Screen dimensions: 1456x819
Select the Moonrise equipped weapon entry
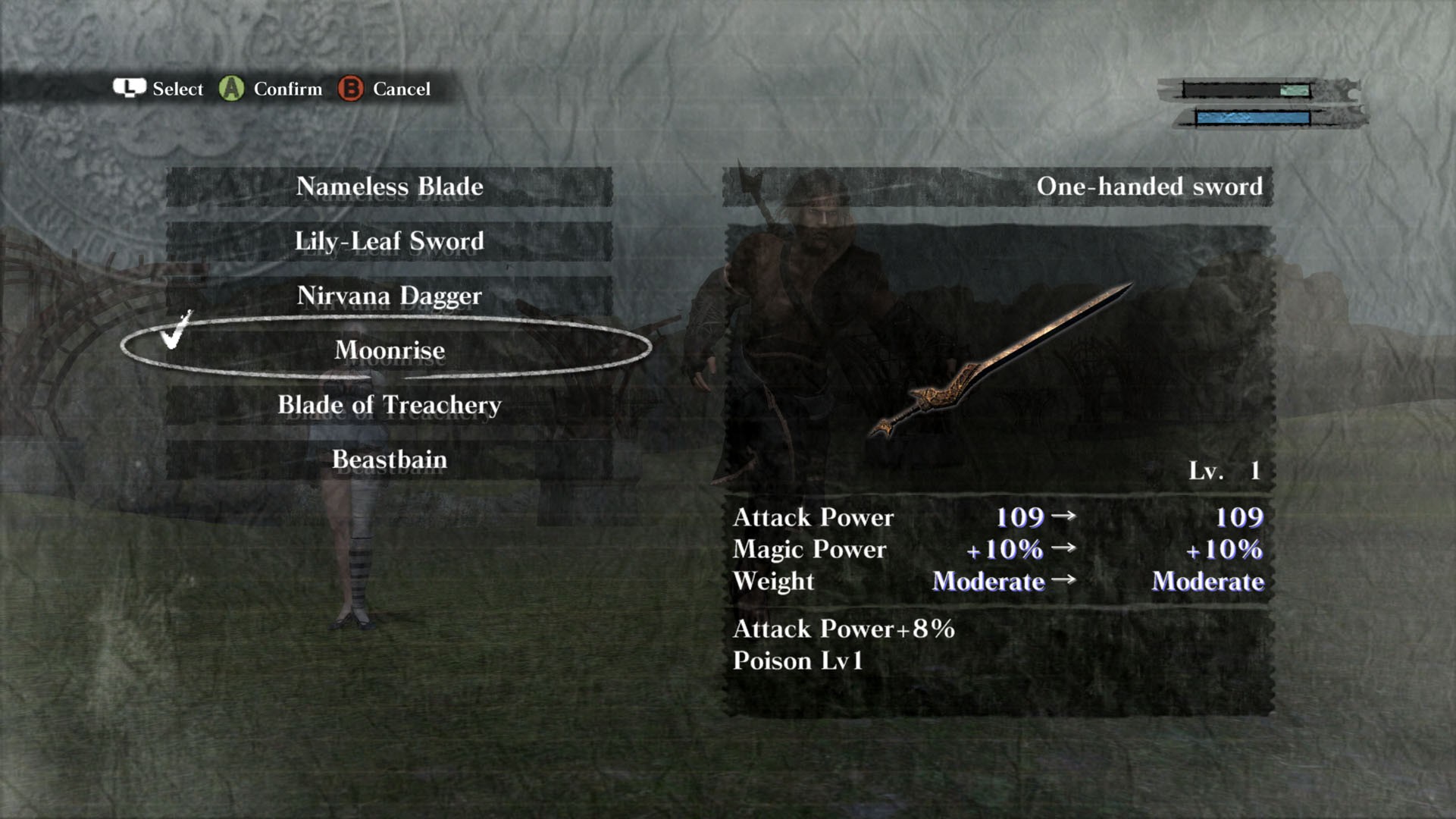click(x=389, y=350)
